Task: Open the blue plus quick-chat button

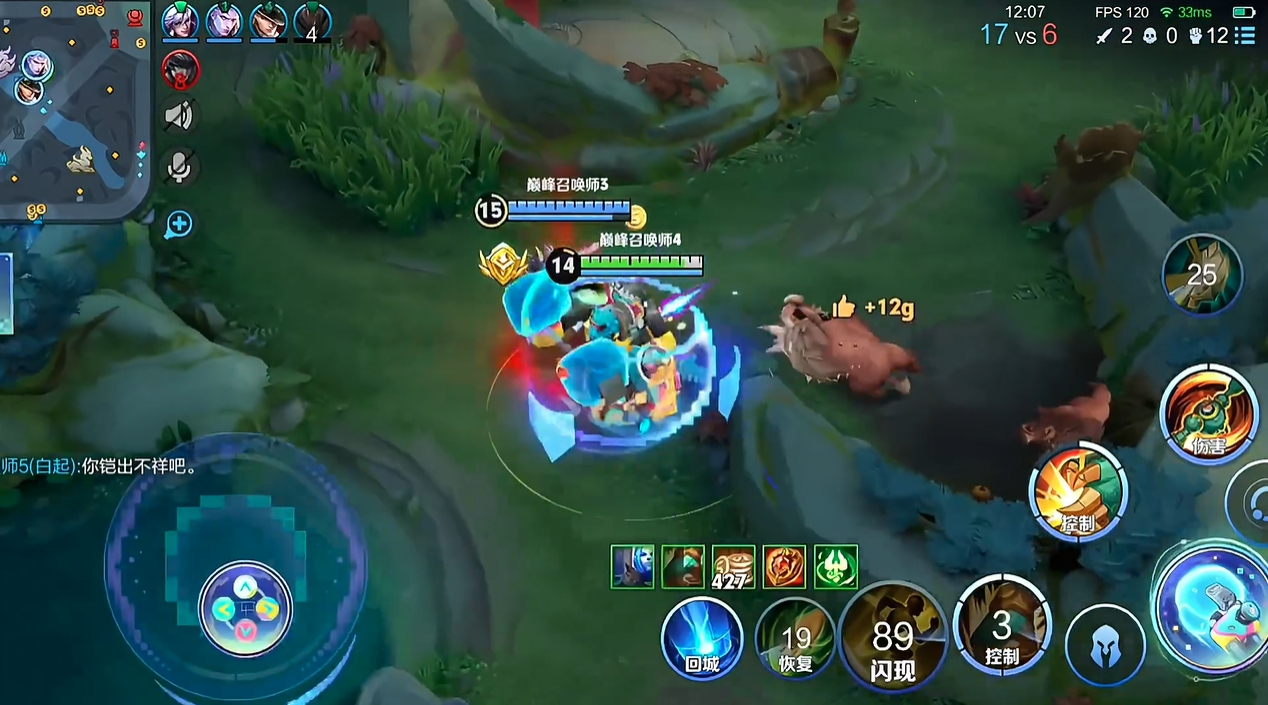Action: point(179,224)
